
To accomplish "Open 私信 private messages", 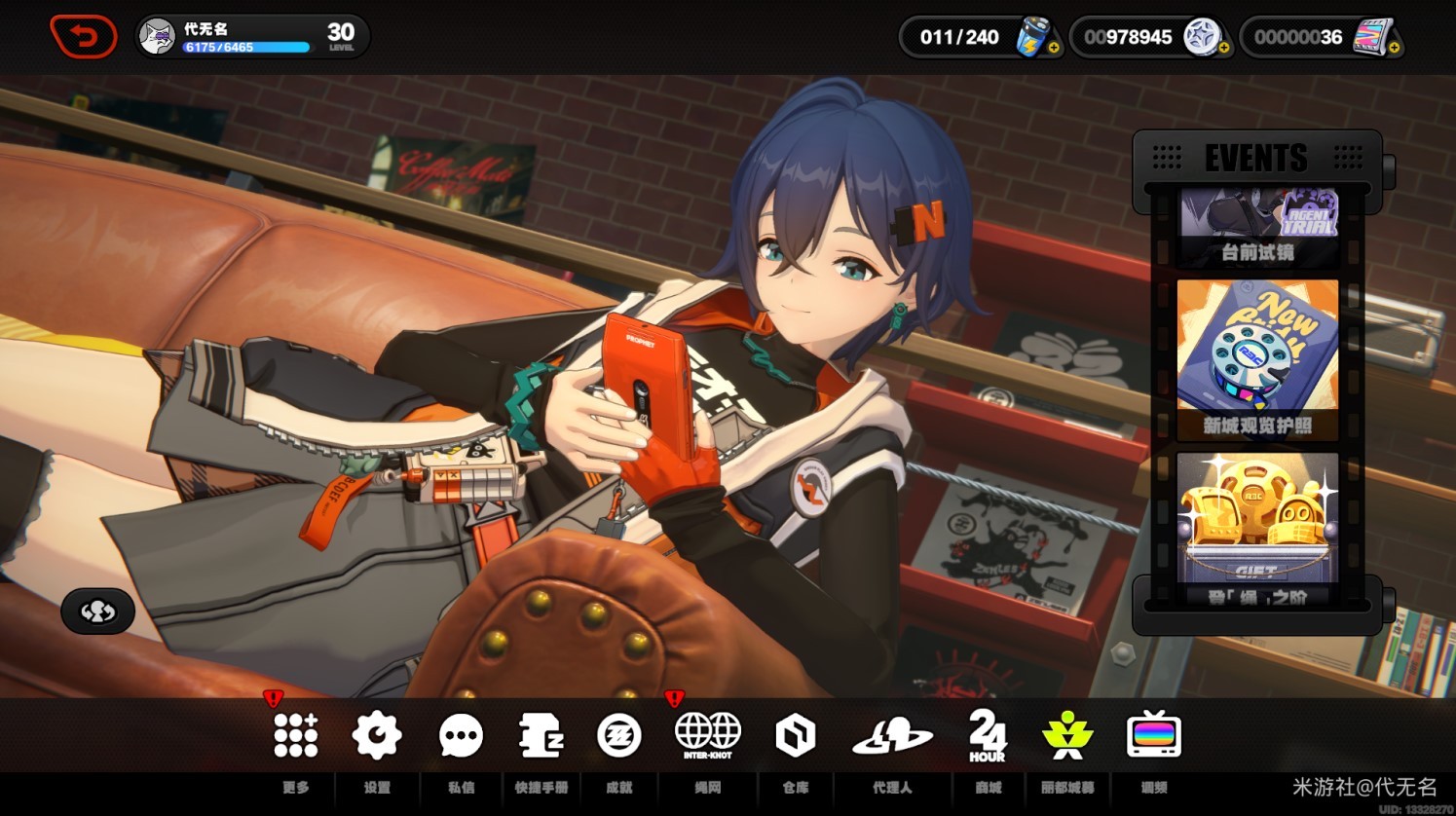I will tap(461, 736).
